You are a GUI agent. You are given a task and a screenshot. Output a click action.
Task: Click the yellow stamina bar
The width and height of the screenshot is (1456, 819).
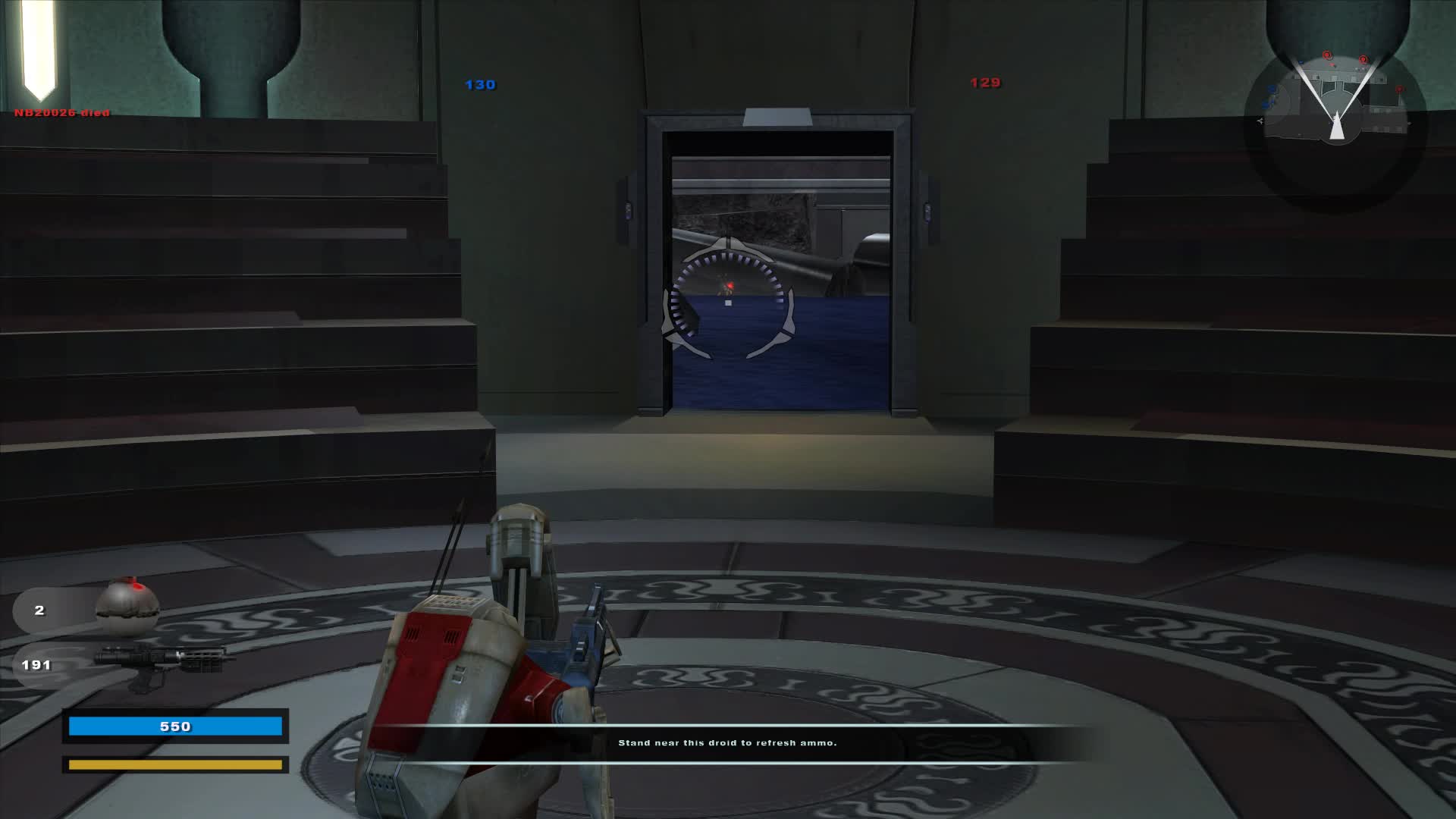[x=176, y=765]
